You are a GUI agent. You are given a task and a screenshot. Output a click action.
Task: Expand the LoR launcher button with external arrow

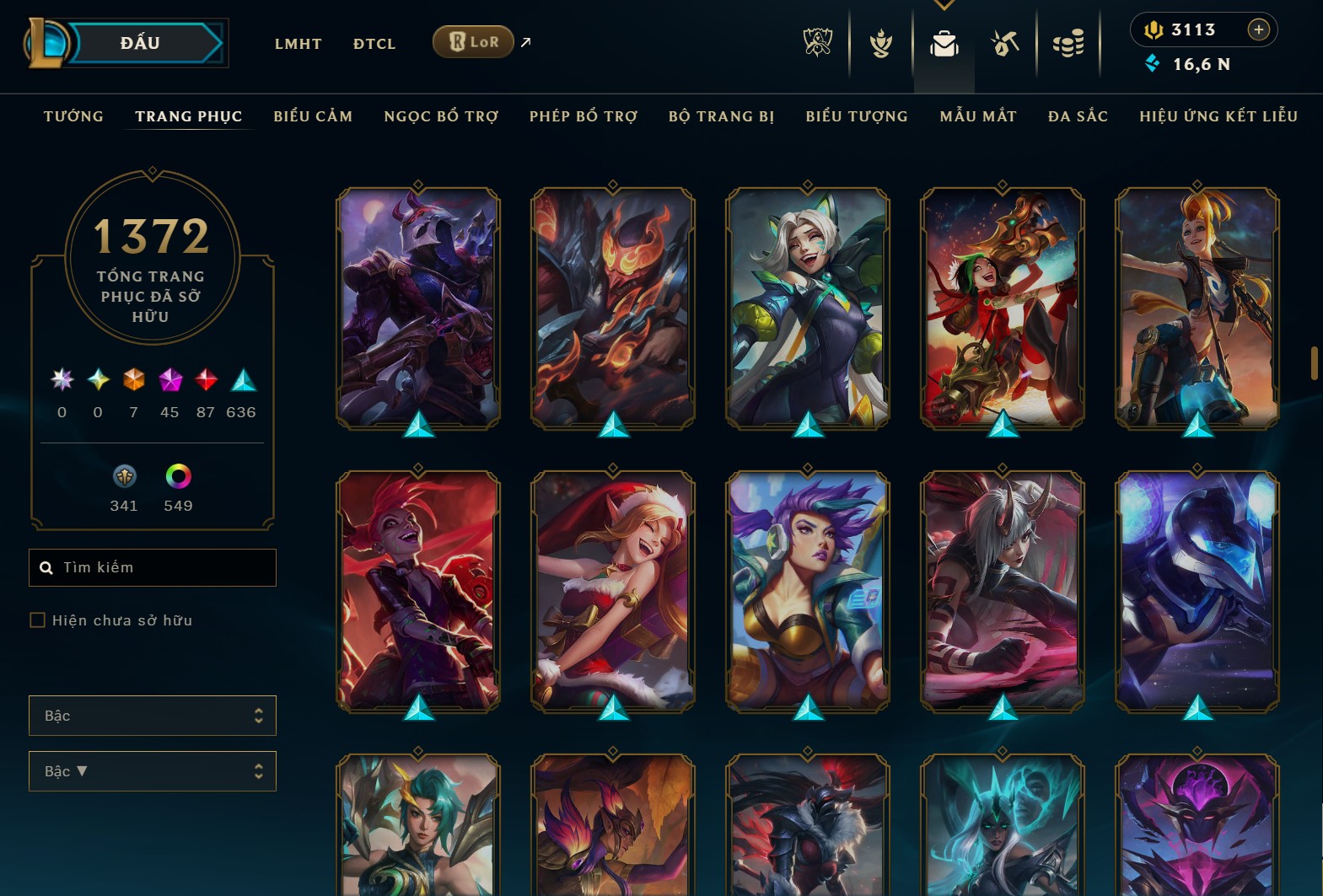(x=473, y=40)
